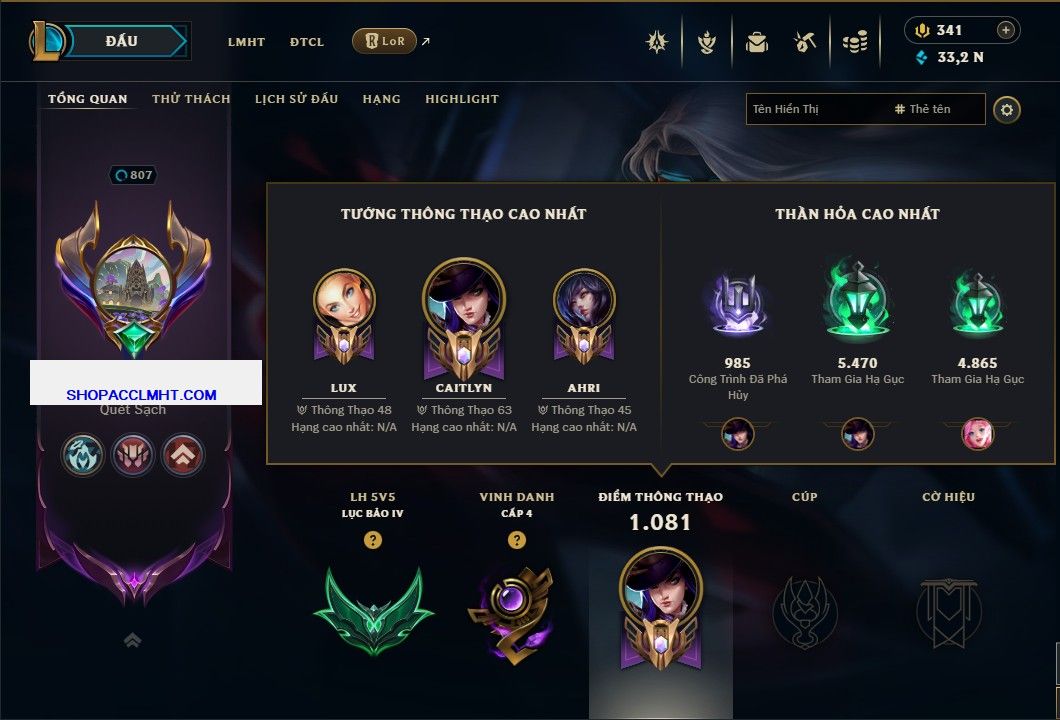
Task: Open the LH 5V5 emerald rank emblem
Action: click(x=373, y=609)
